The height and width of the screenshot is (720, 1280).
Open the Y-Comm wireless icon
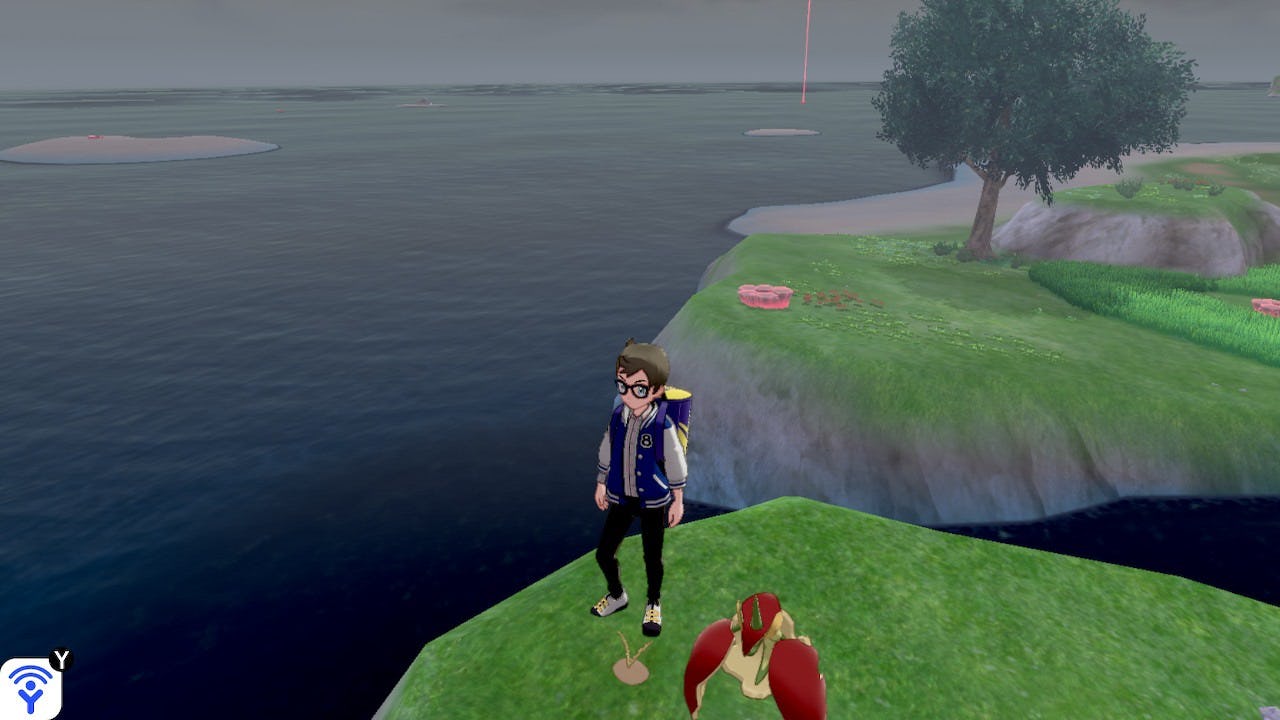click(x=30, y=687)
